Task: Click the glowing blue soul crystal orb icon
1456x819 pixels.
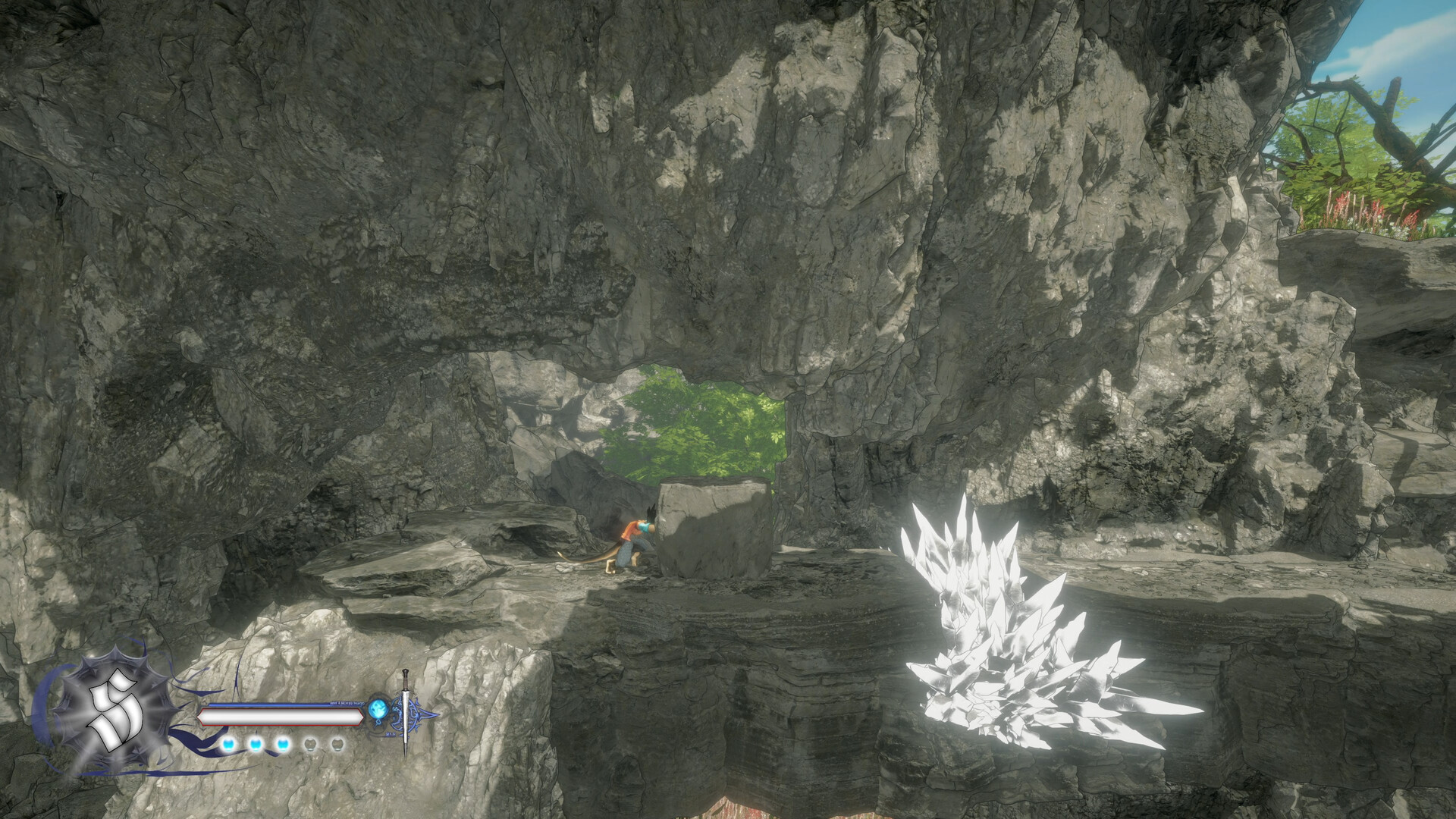Action: (379, 709)
